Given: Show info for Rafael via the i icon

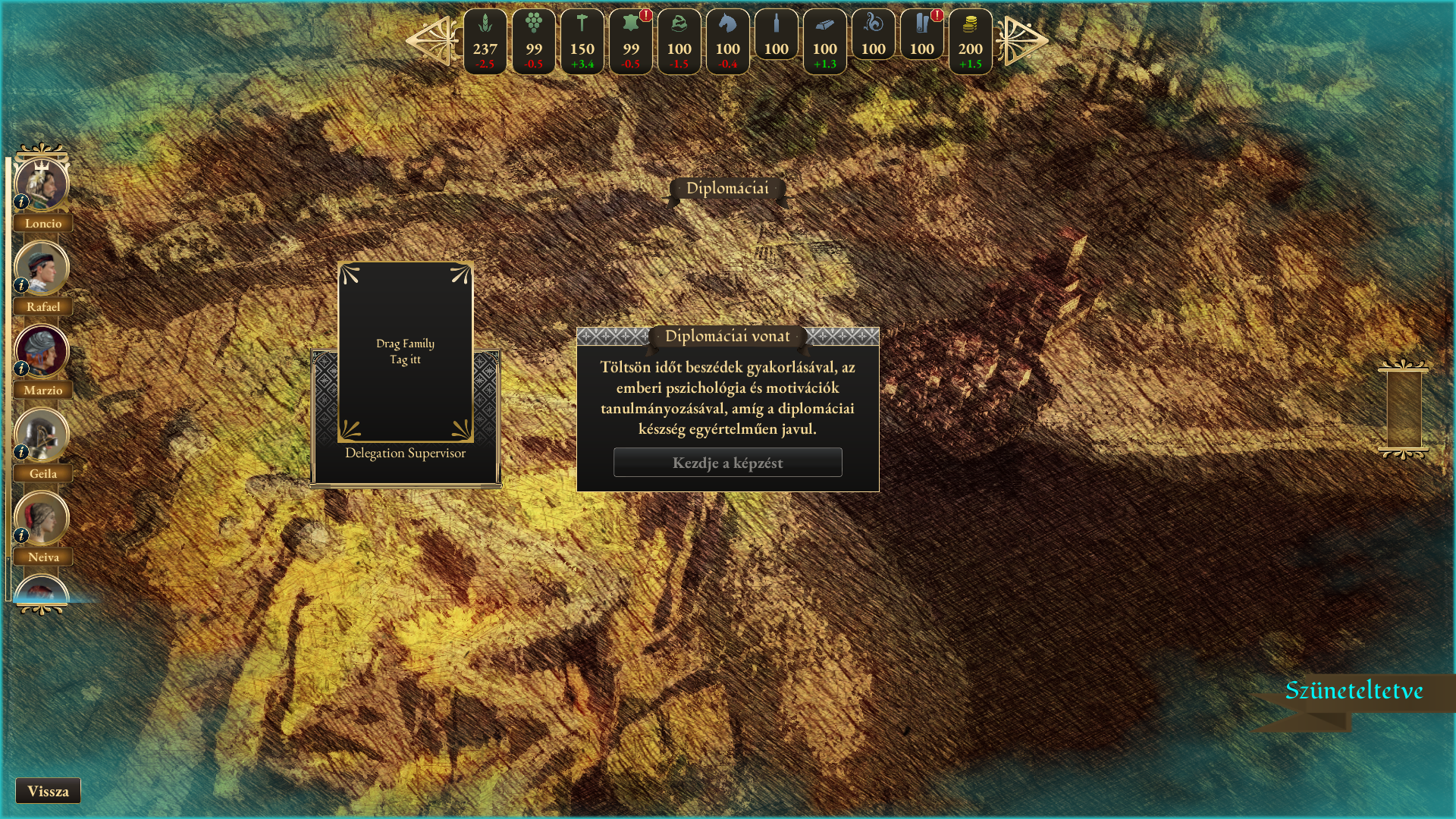Looking at the screenshot, I should pos(21,285).
